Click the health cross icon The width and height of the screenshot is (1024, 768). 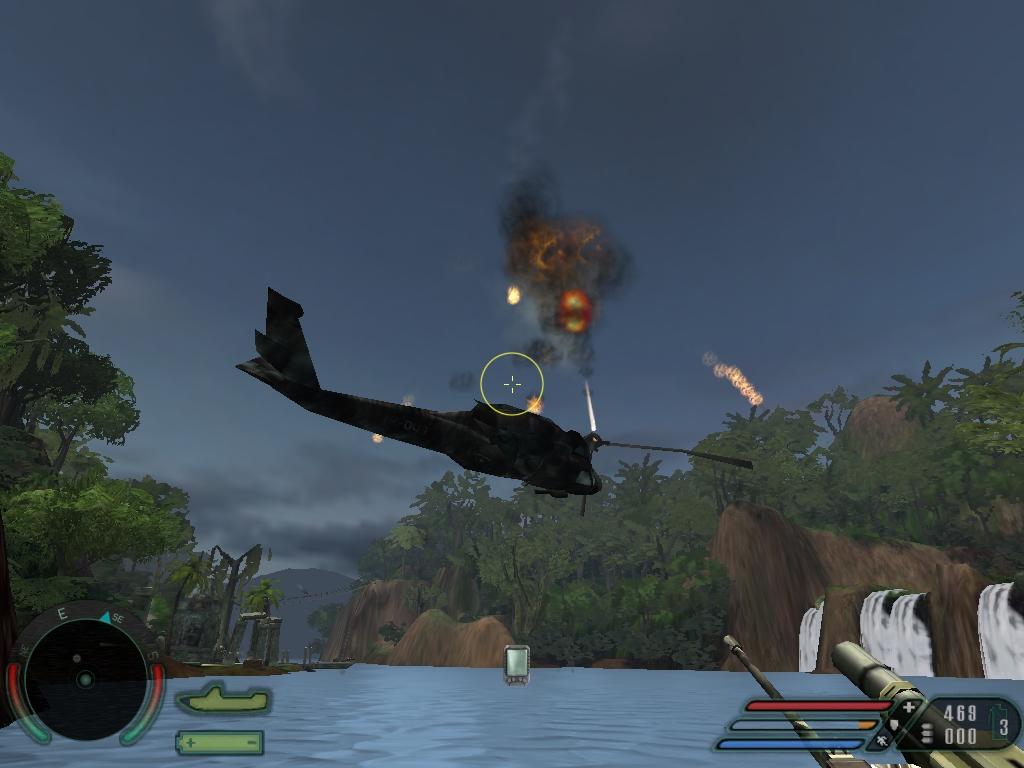[908, 708]
